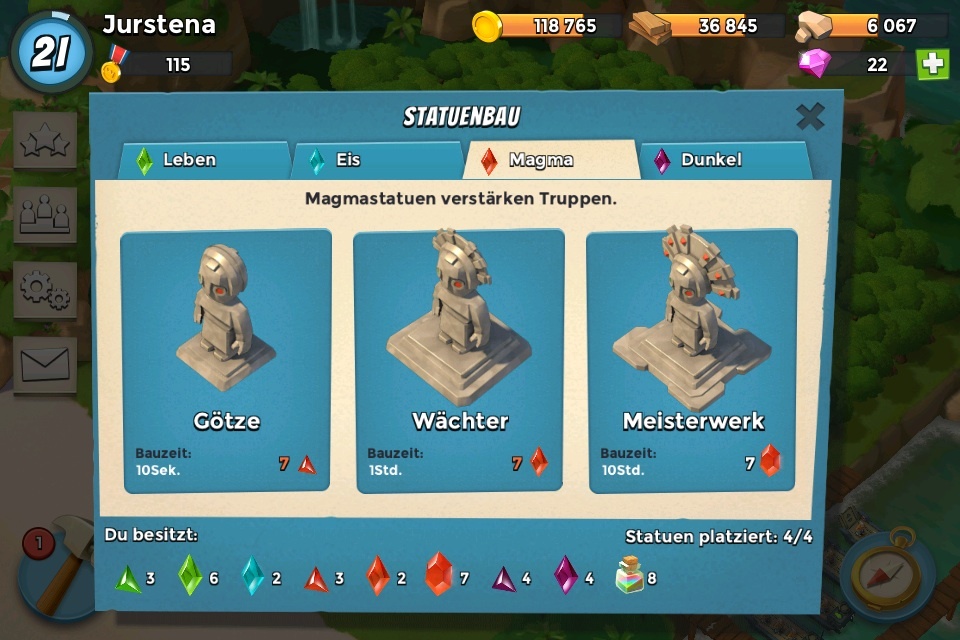
Task: Select the Meisterwerk statue card
Action: pos(692,360)
